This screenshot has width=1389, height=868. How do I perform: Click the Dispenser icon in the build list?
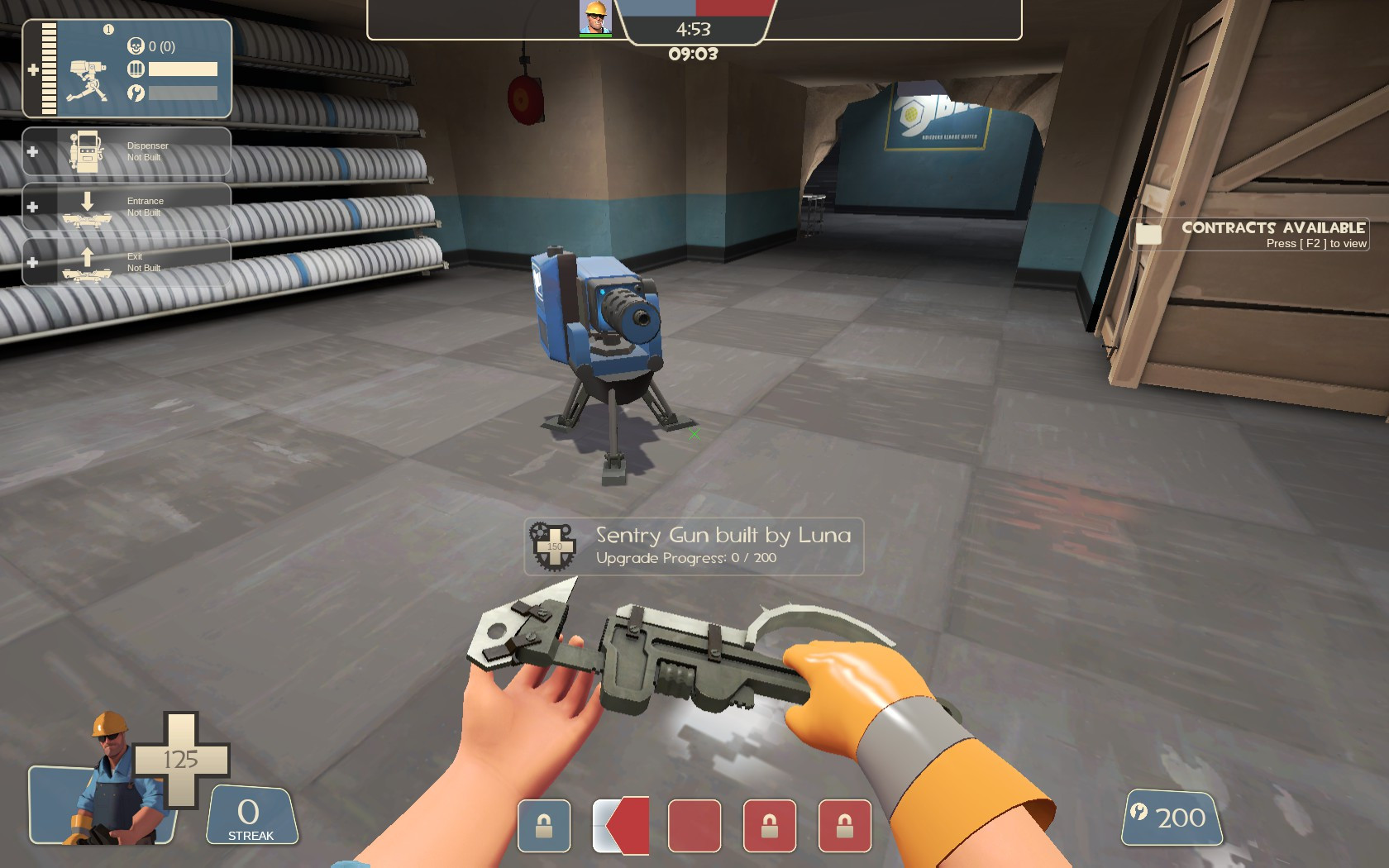(85, 150)
